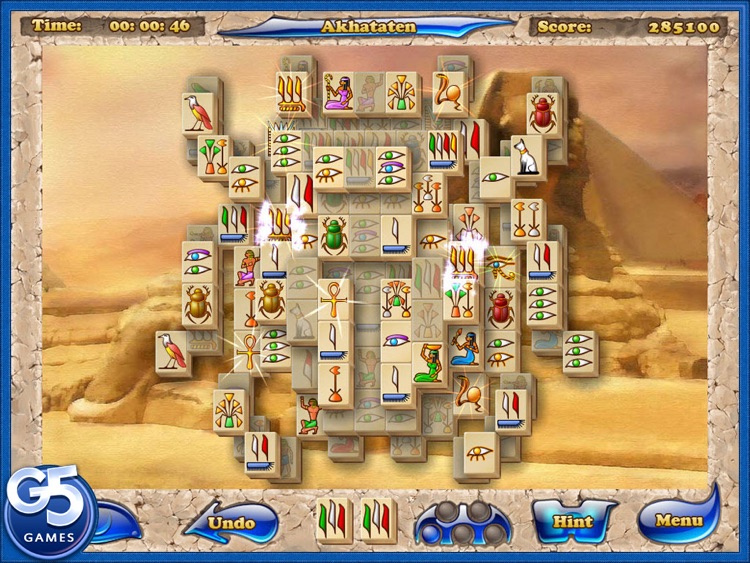Screen dimensions: 750x563
Task: Use the Hint button
Action: click(x=572, y=520)
